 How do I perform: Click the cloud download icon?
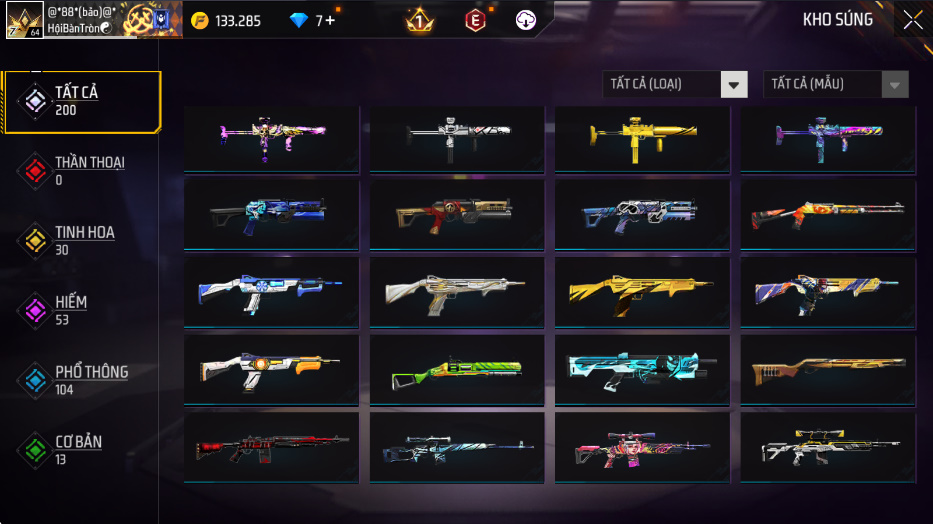526,20
